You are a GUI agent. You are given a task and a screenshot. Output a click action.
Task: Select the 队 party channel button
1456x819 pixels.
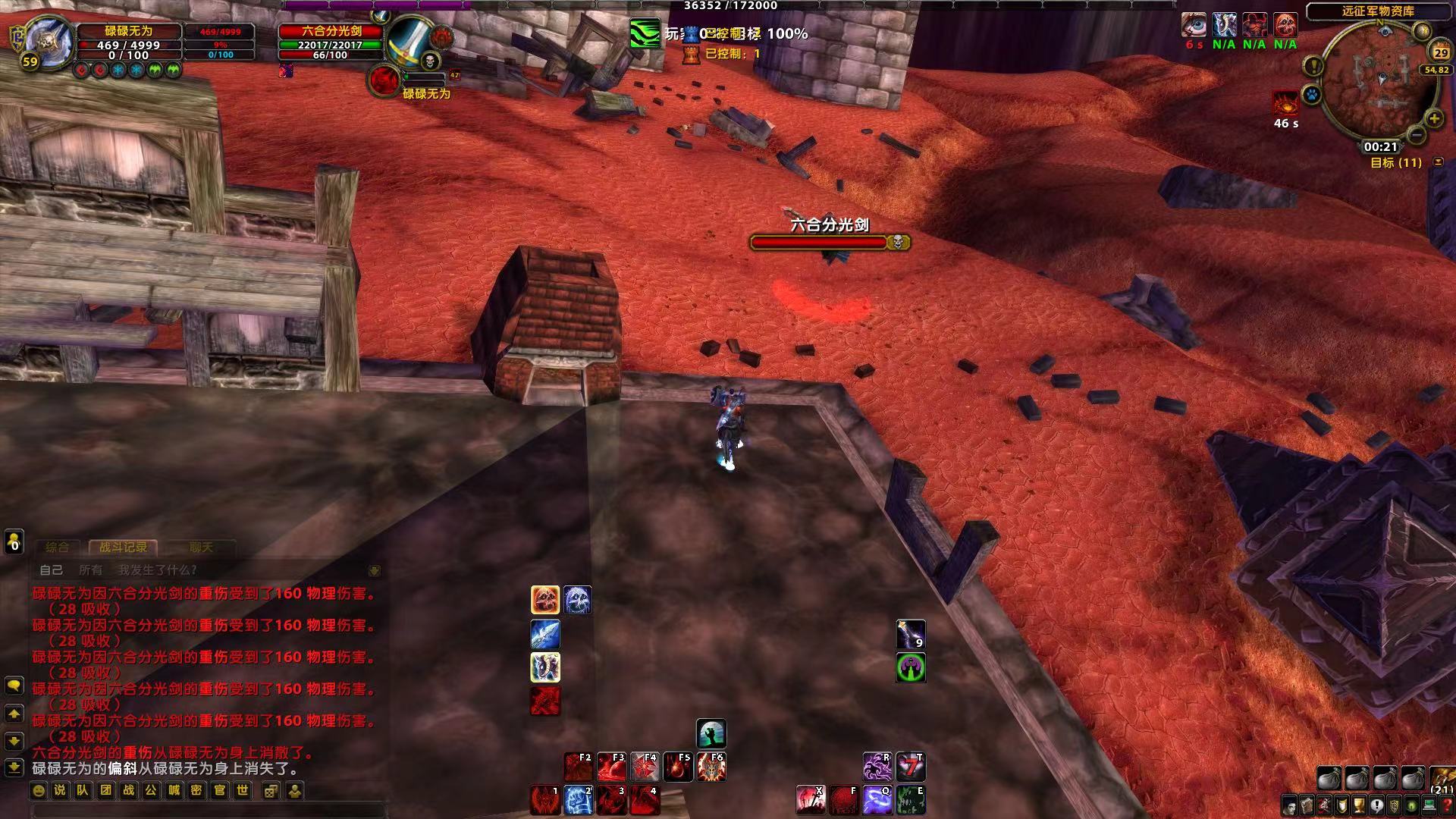pos(83,790)
